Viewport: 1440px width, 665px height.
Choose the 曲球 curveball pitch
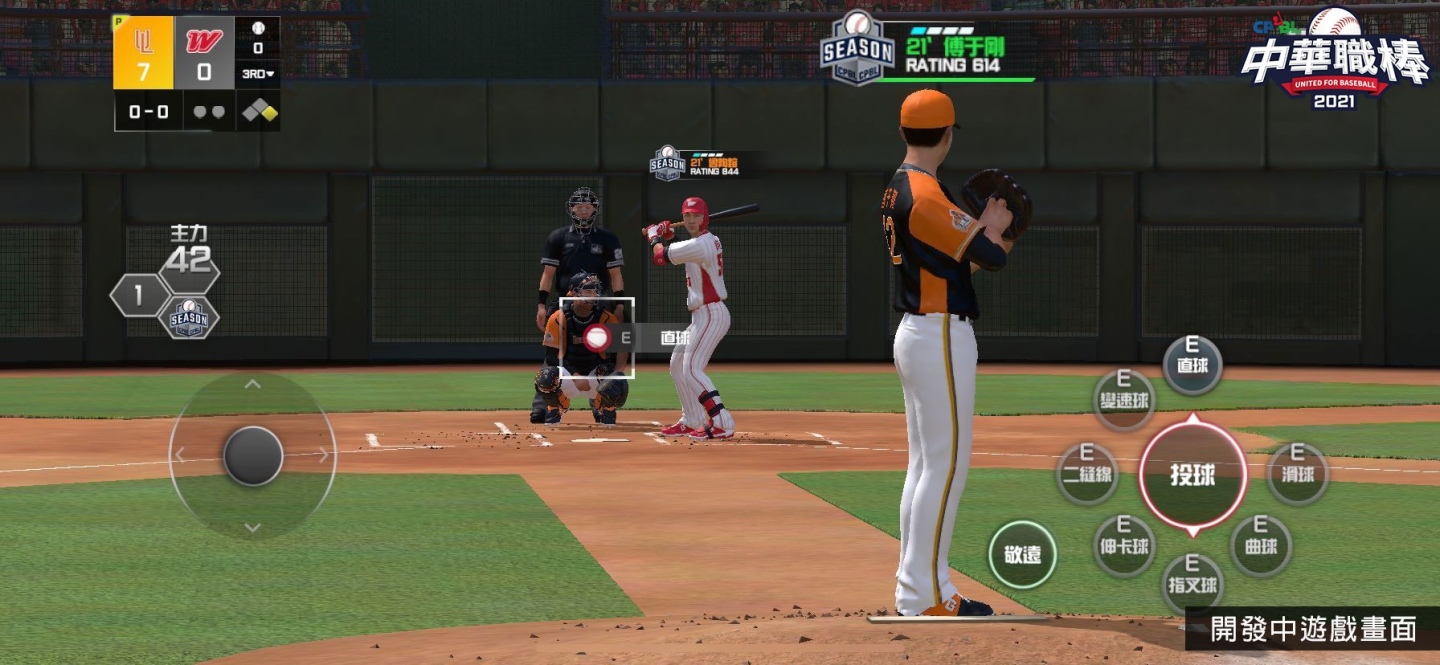pyautogui.click(x=1261, y=546)
